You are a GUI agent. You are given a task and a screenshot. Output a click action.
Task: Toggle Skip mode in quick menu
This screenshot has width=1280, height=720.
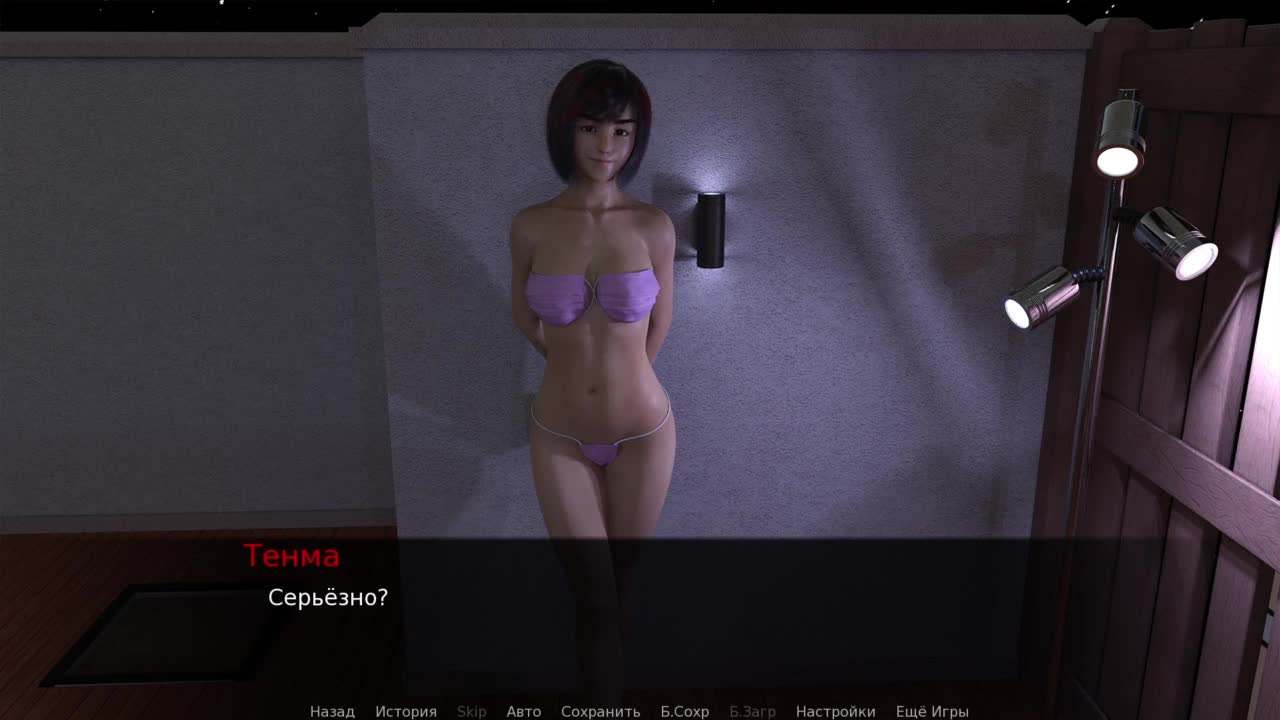click(x=471, y=711)
